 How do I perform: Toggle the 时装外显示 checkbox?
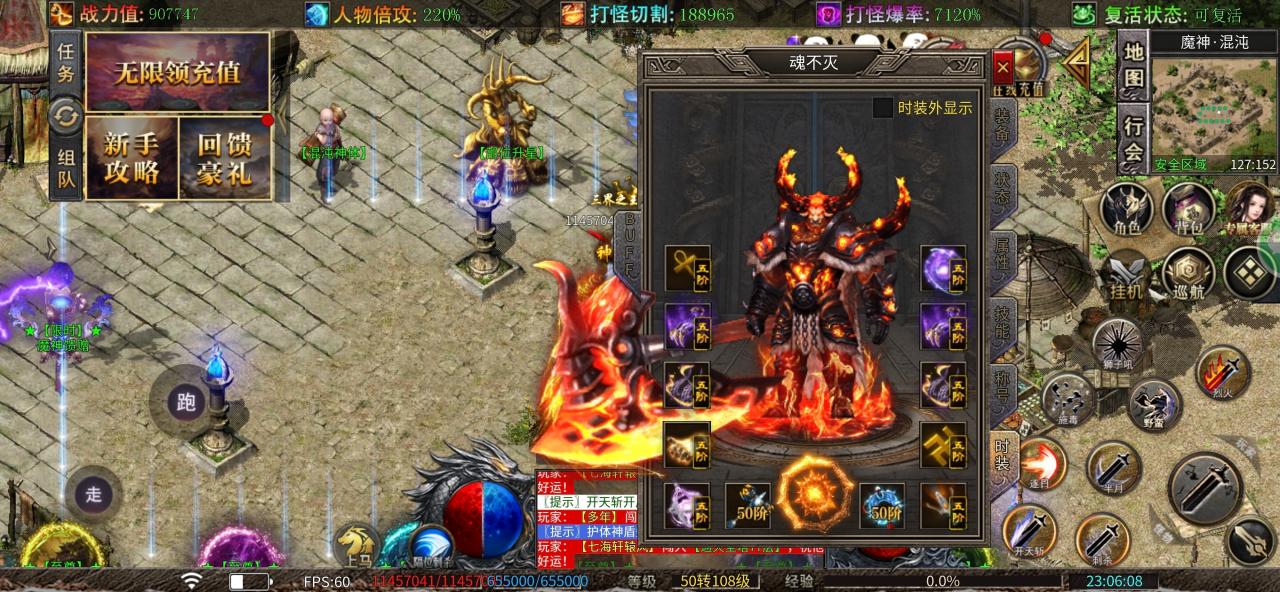883,108
